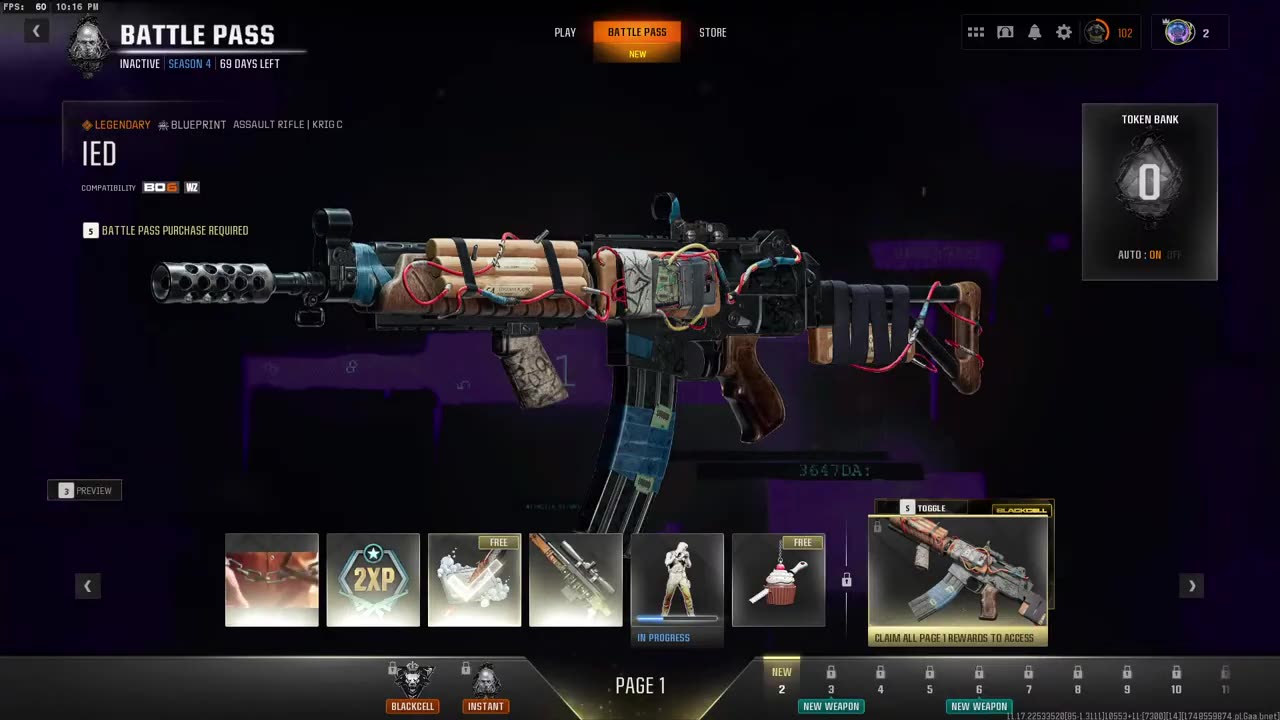
Task: Open the Store tab
Action: point(713,32)
